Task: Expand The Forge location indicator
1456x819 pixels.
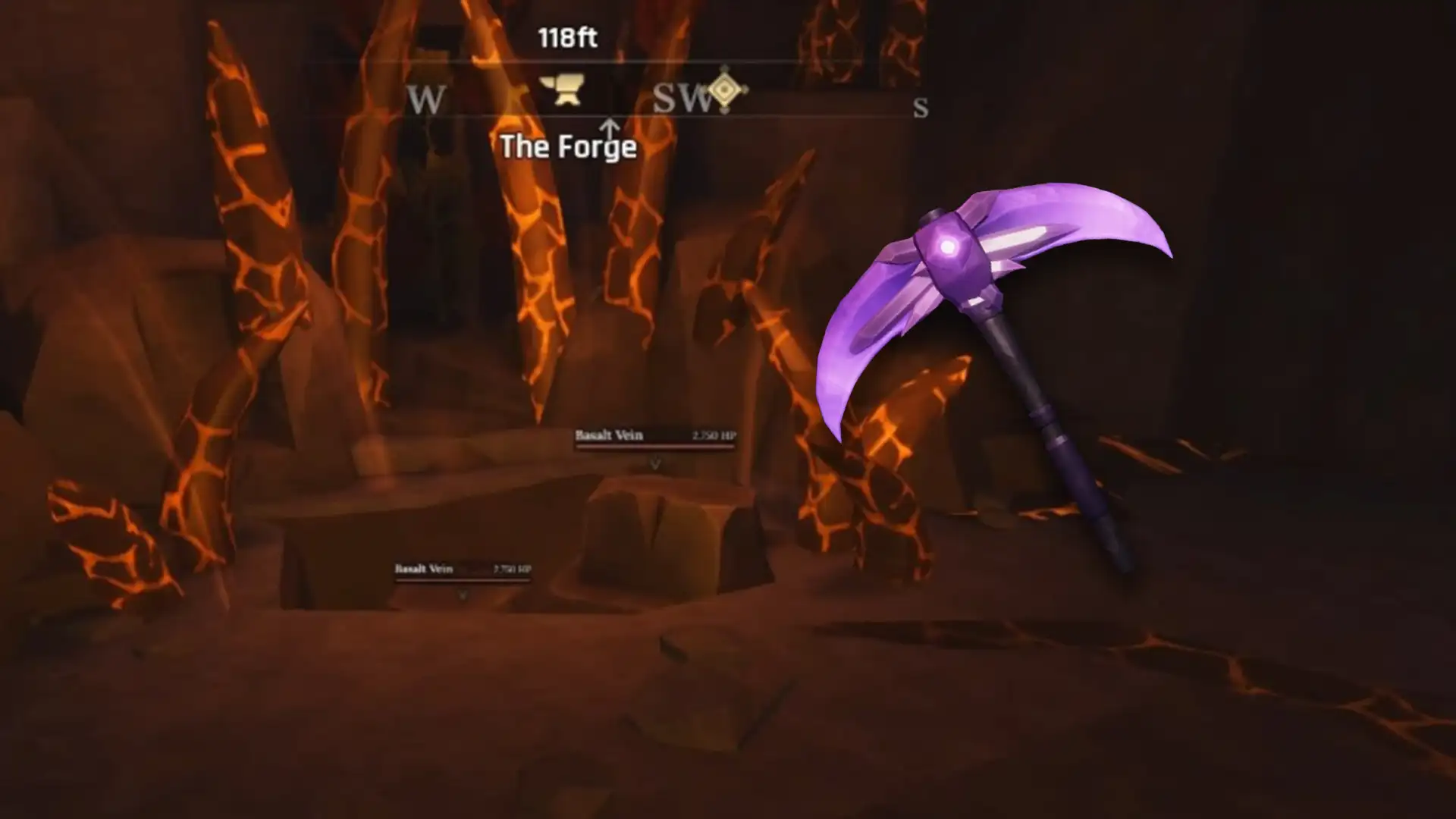Action: point(569,146)
